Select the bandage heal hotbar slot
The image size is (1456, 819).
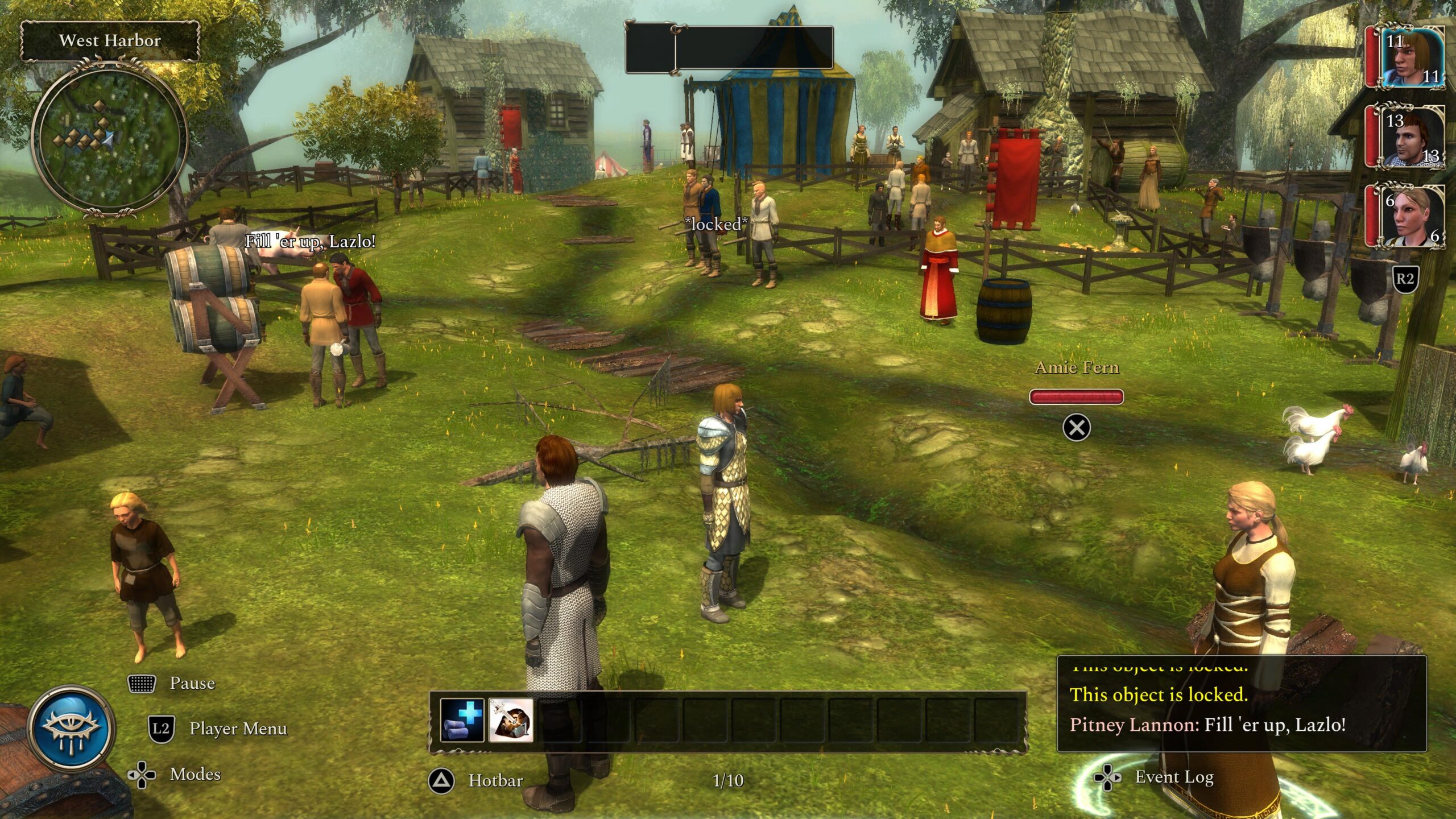pyautogui.click(x=462, y=720)
